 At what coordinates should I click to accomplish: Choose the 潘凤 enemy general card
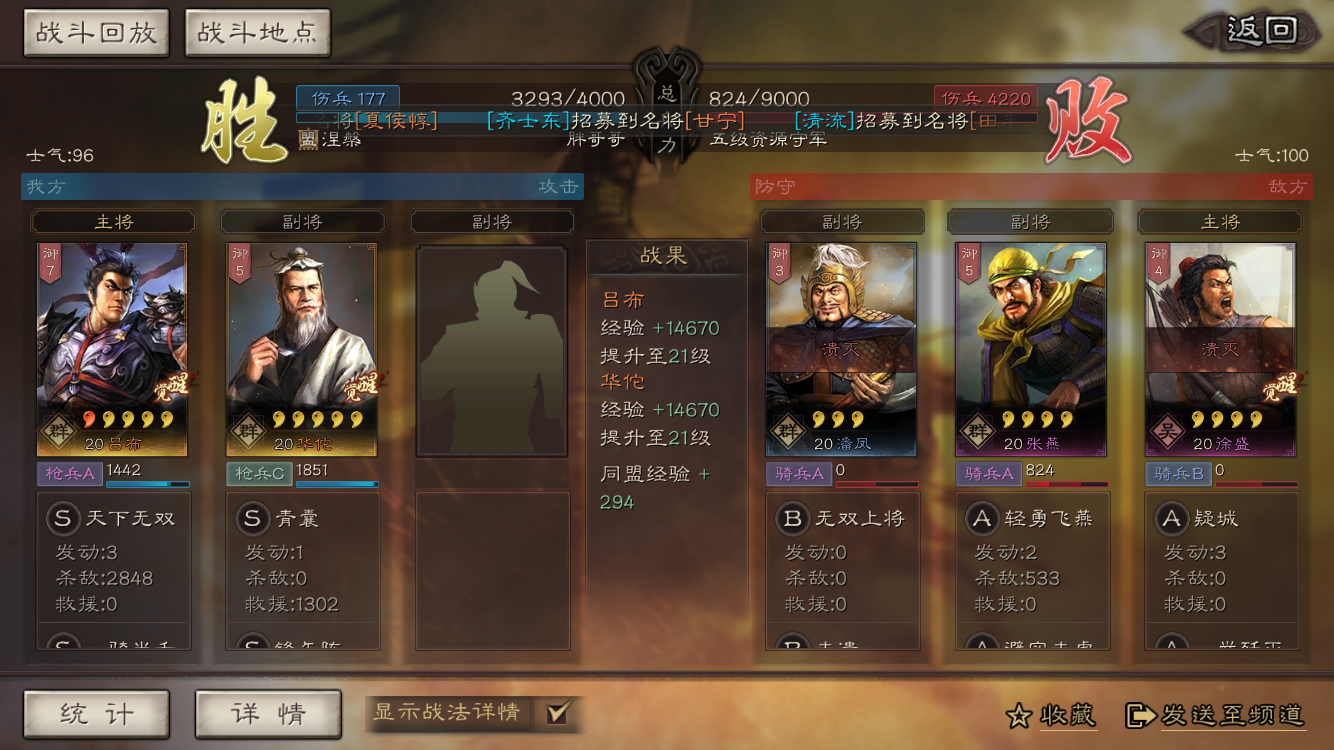click(841, 349)
